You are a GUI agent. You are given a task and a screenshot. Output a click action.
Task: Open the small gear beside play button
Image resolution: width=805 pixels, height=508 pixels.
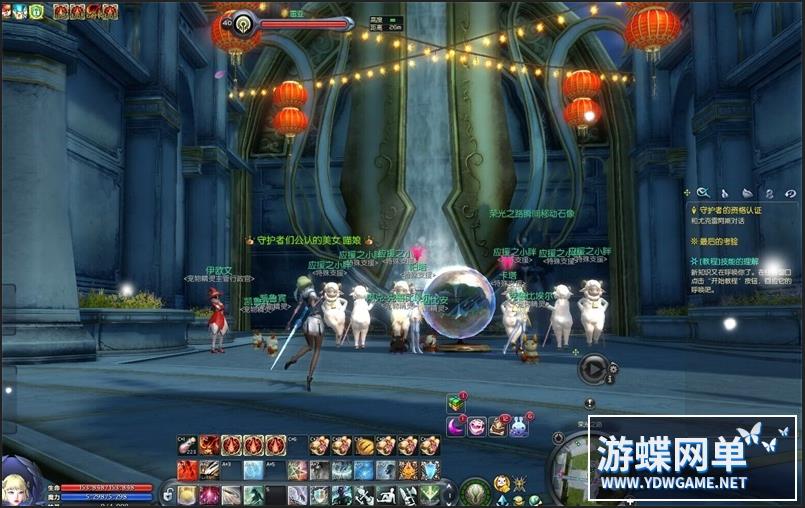(x=613, y=369)
